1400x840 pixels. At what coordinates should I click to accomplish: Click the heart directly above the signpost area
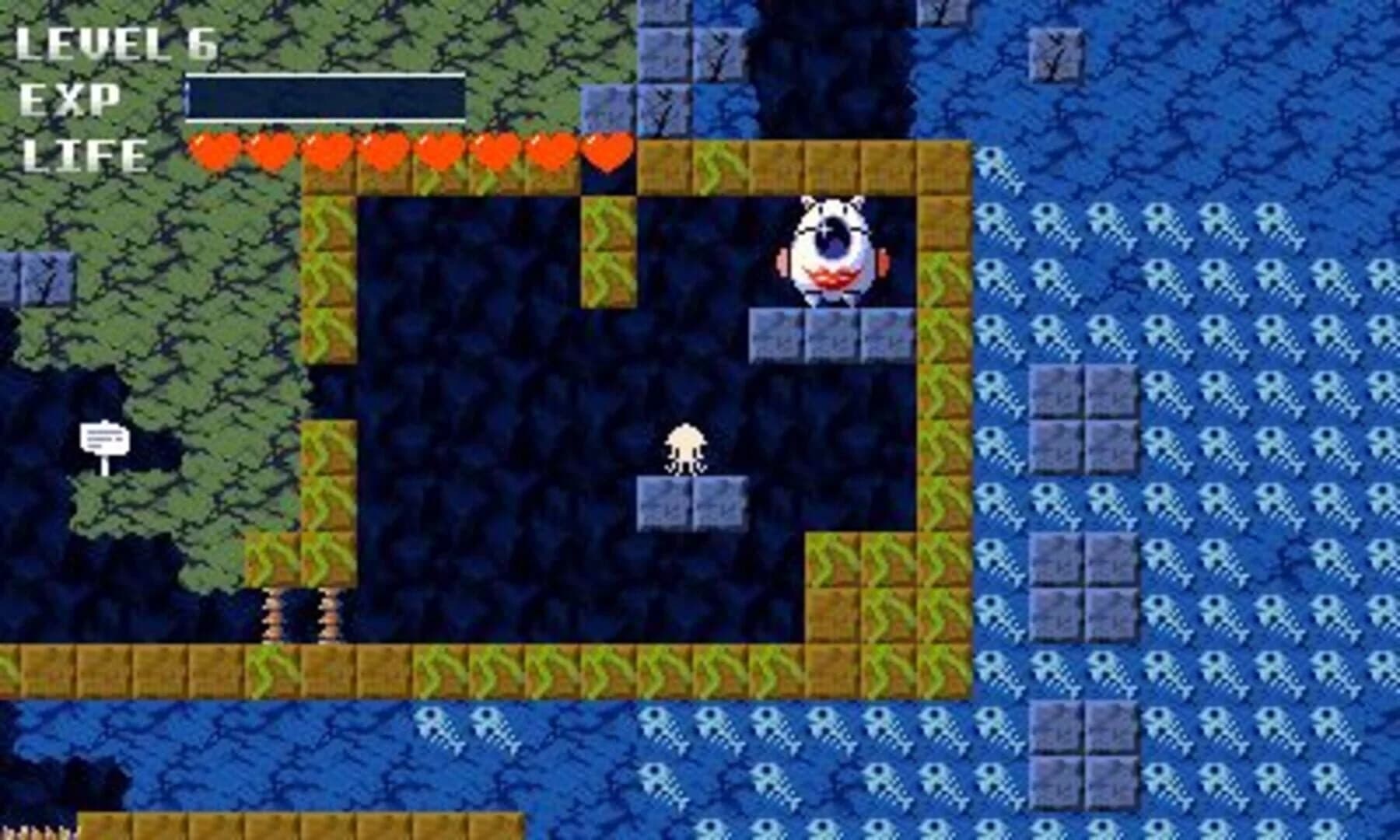(x=214, y=152)
